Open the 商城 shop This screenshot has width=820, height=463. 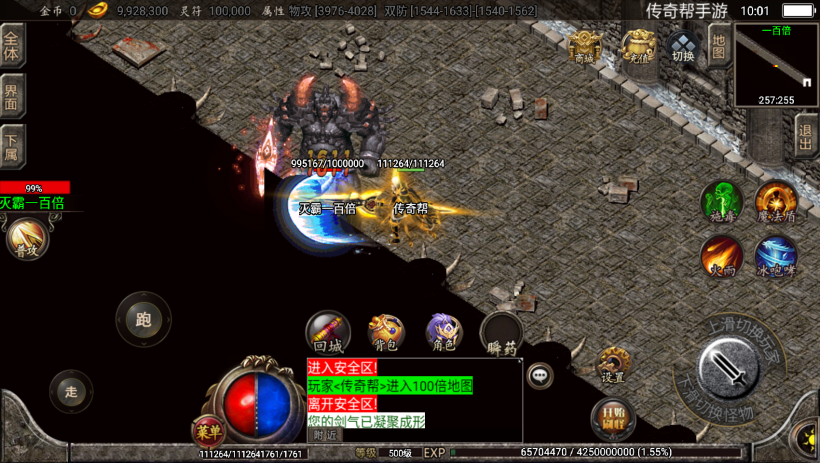click(585, 46)
